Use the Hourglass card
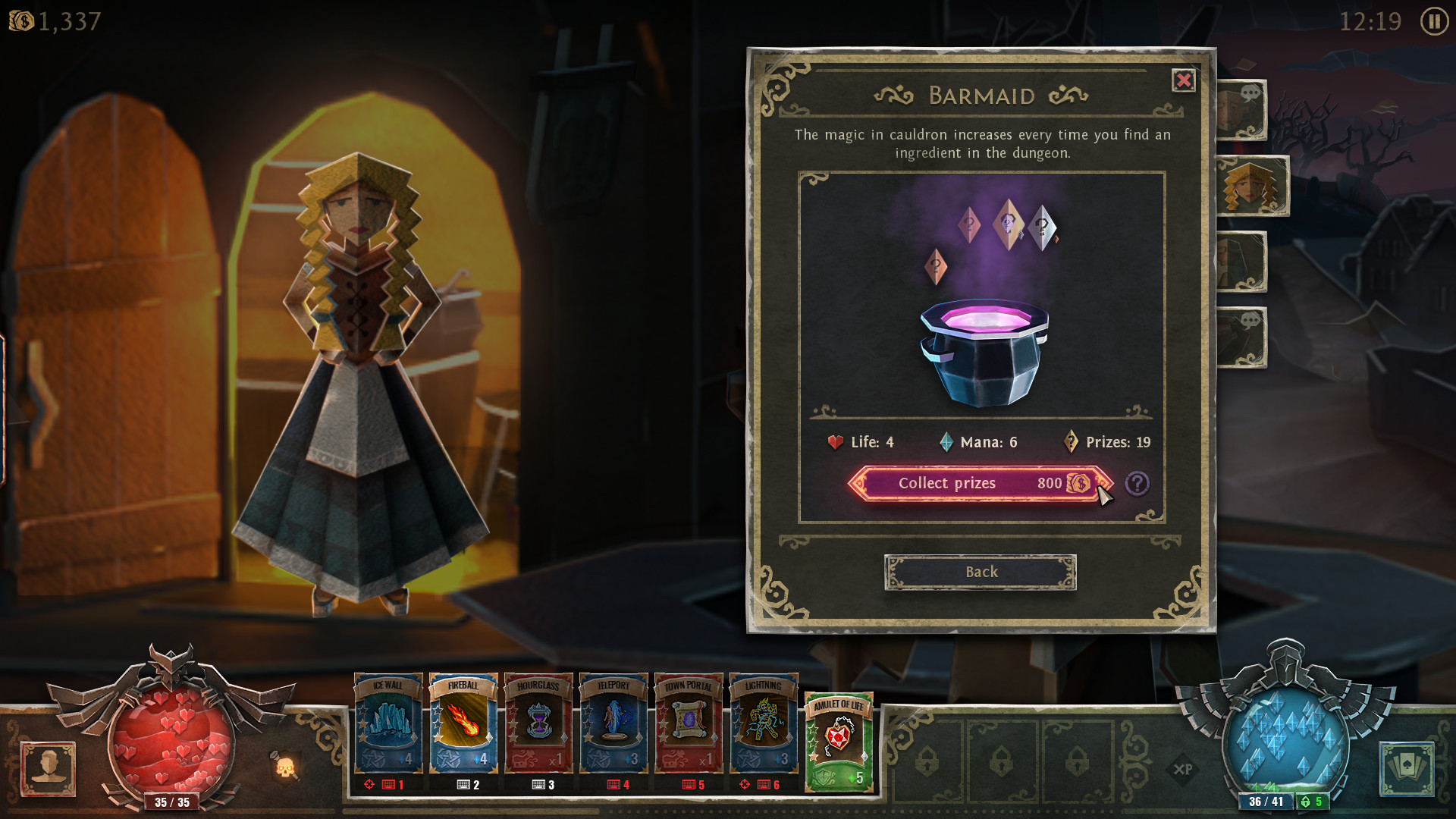 [538, 724]
